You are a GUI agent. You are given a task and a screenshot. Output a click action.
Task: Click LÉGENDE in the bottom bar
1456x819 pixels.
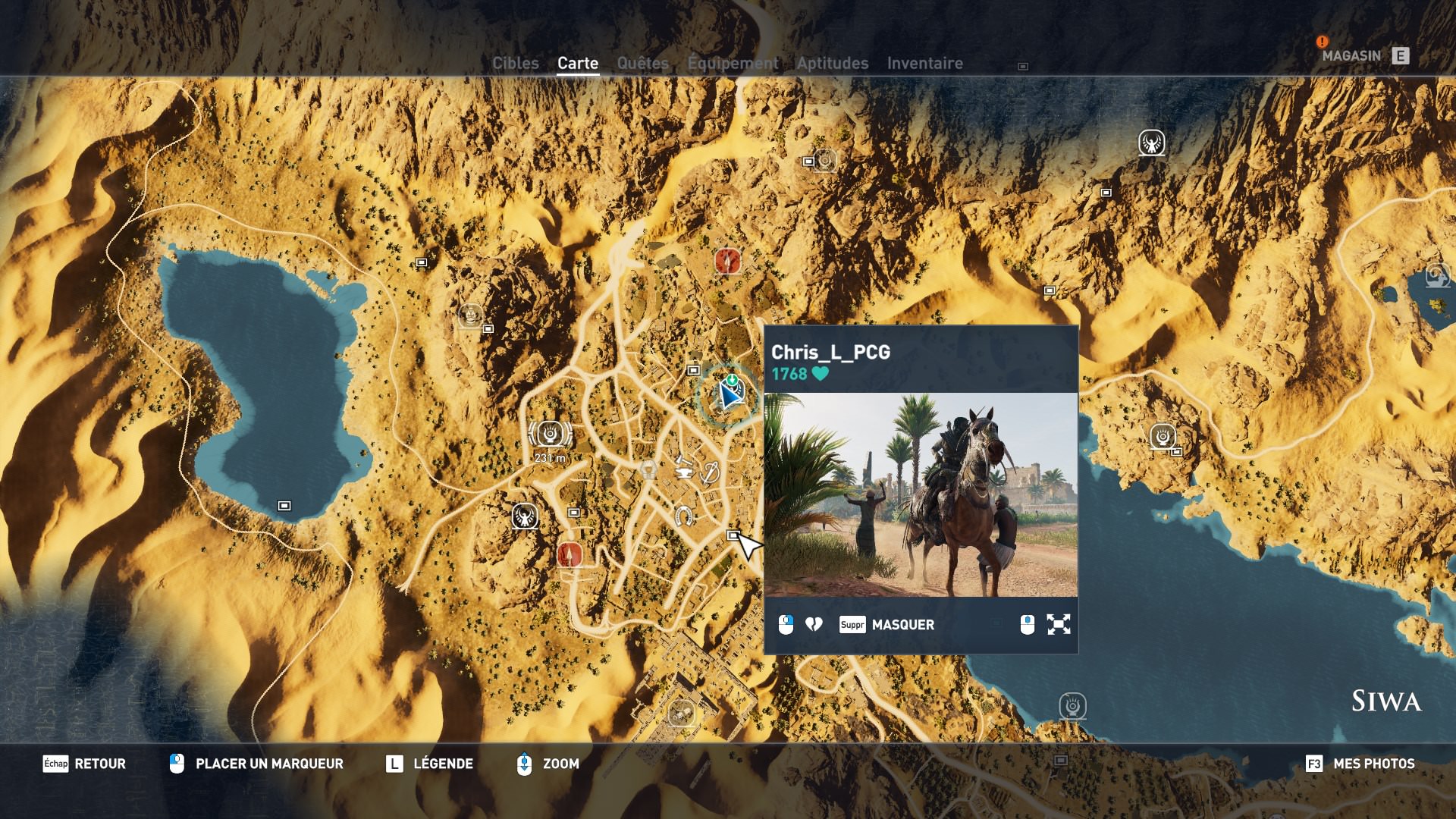coord(443,764)
